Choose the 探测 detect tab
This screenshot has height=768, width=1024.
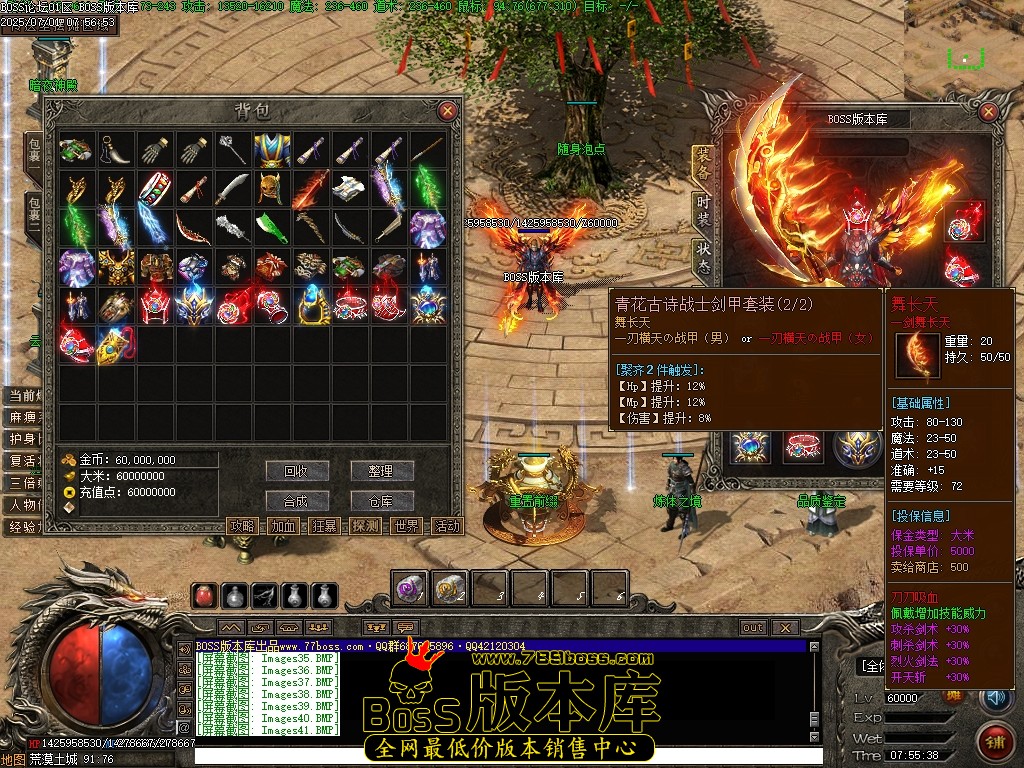[x=366, y=526]
